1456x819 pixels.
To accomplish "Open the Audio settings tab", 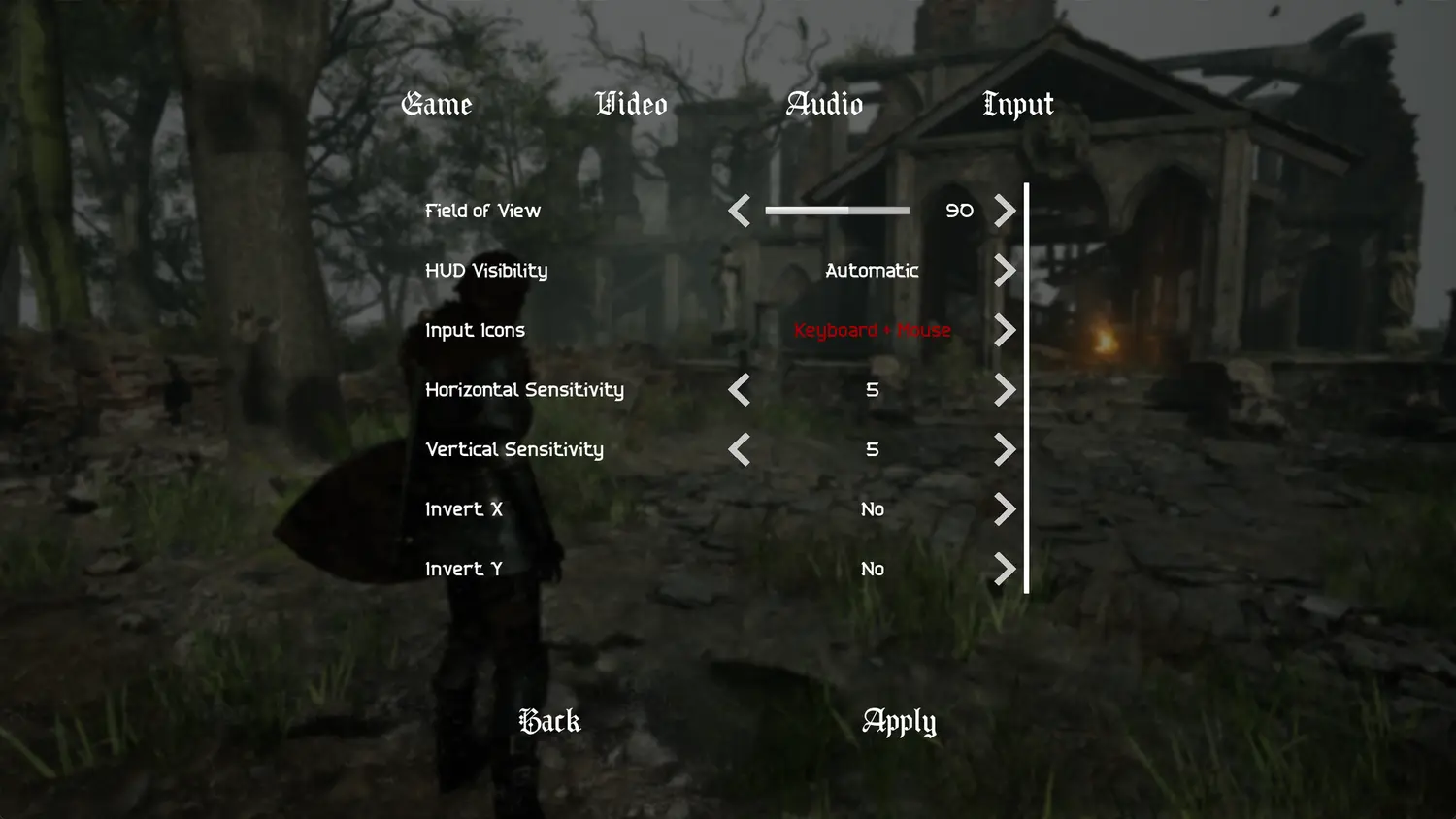I will pyautogui.click(x=825, y=104).
